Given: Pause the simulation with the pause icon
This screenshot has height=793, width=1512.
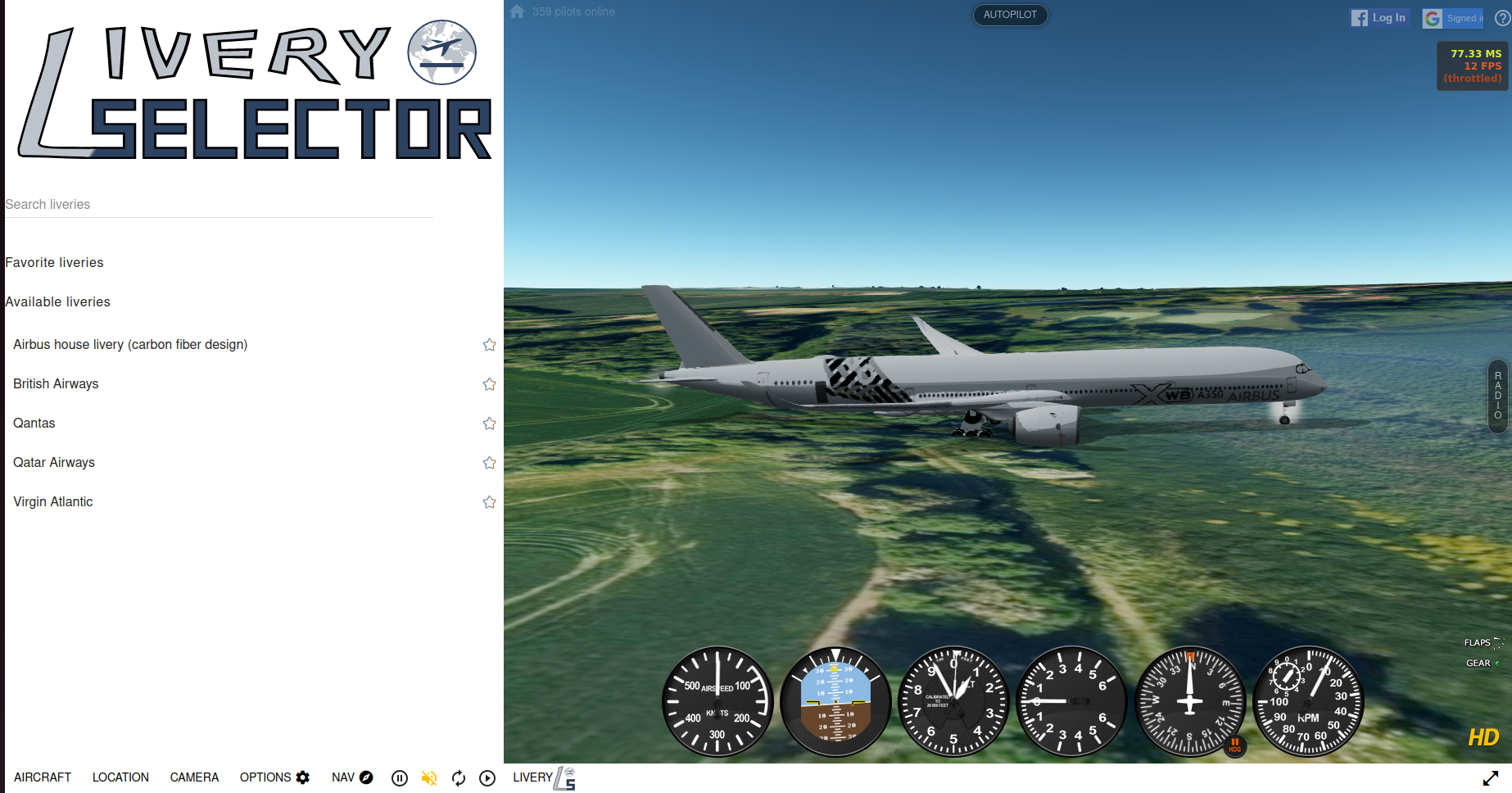Looking at the screenshot, I should coord(399,778).
